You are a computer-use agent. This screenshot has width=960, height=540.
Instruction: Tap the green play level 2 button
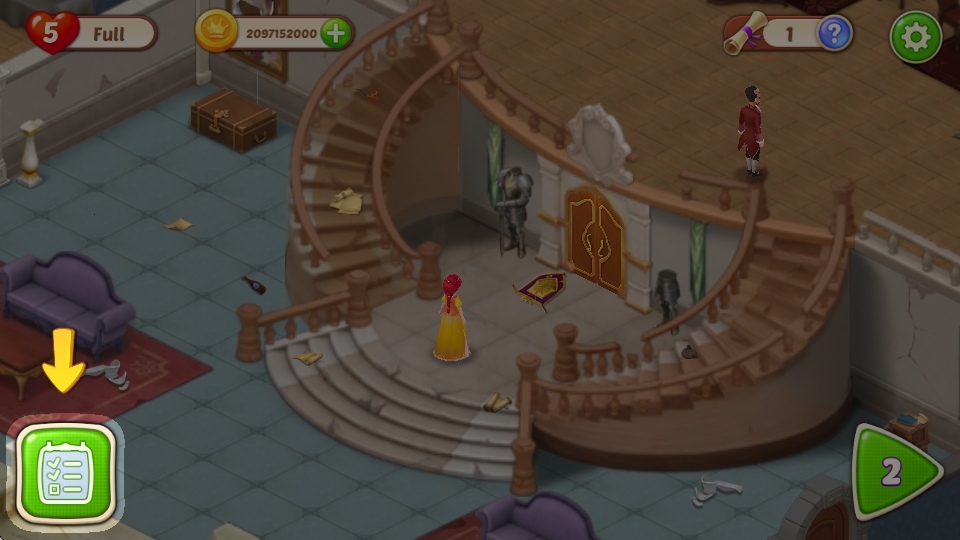click(895, 472)
